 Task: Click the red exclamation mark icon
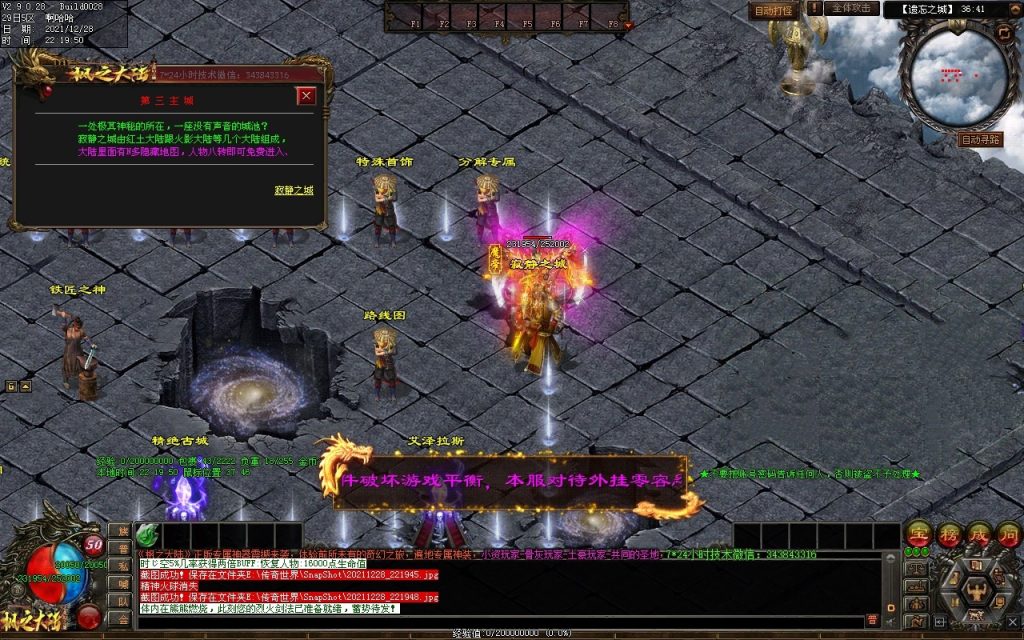tap(815, 8)
